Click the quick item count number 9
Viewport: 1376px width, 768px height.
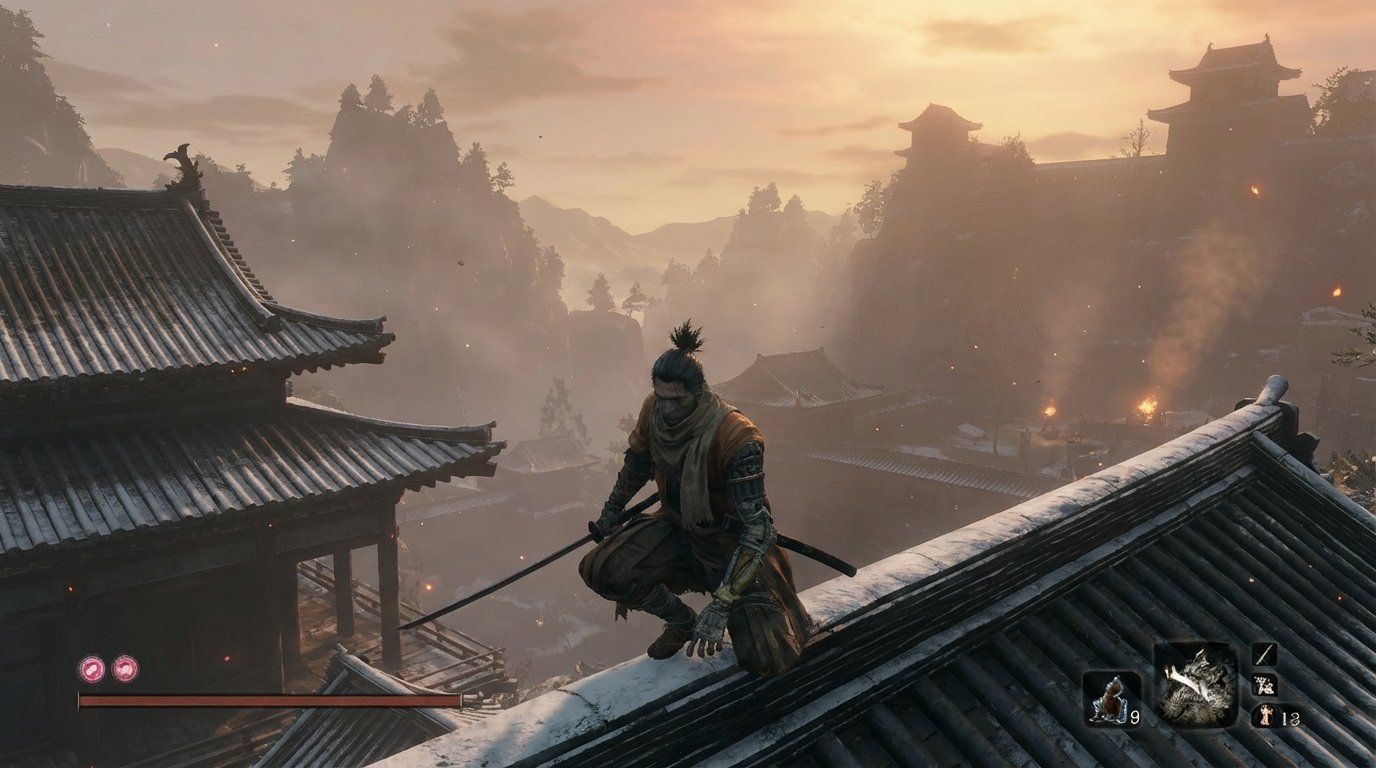(x=1134, y=717)
